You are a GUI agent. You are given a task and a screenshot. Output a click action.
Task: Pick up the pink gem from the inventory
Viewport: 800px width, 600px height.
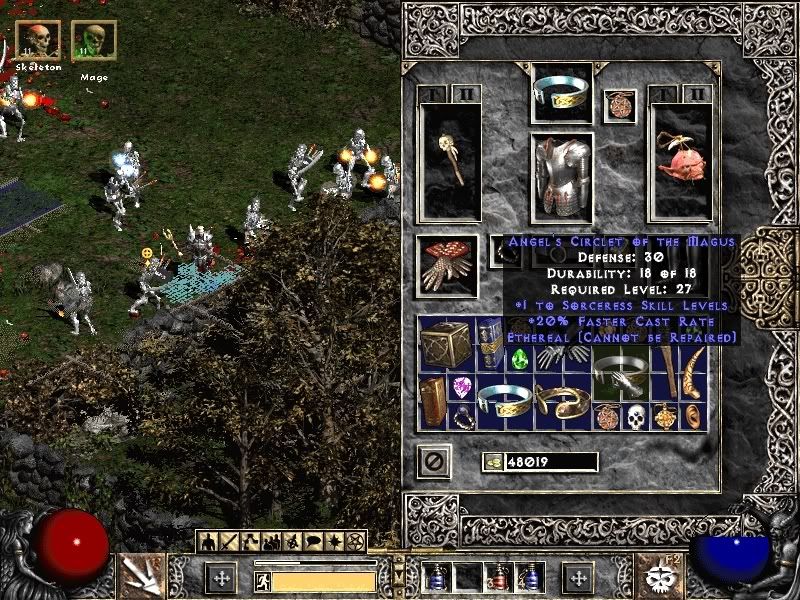462,388
